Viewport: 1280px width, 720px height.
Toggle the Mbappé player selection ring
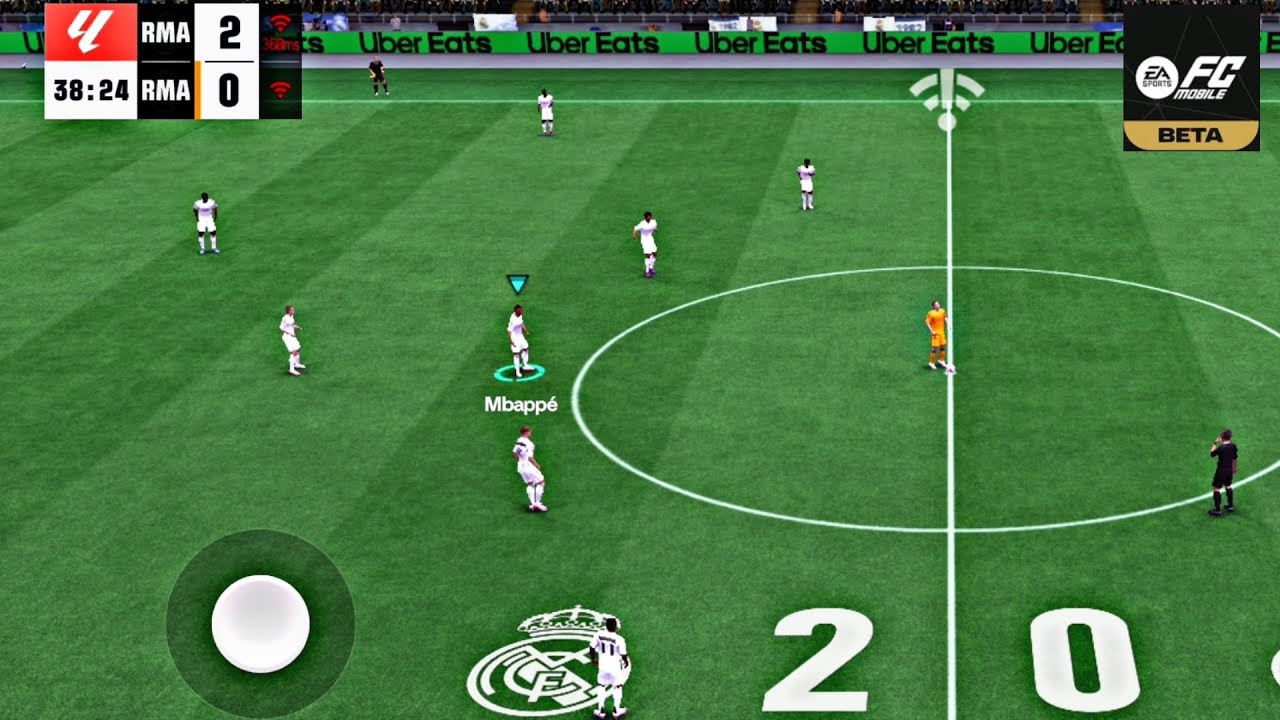click(x=521, y=371)
